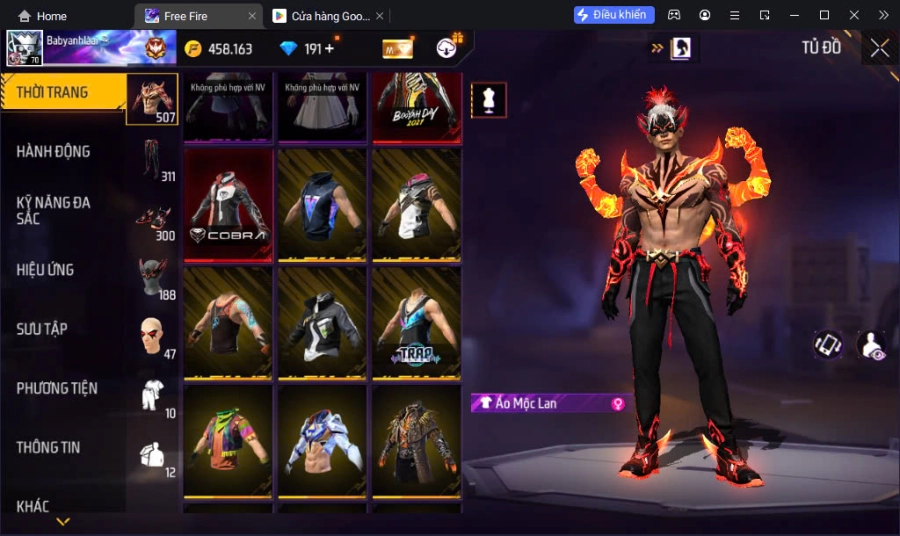Image resolution: width=900 pixels, height=536 pixels.
Task: Toggle the character visibility eye icon
Action: pos(871,345)
